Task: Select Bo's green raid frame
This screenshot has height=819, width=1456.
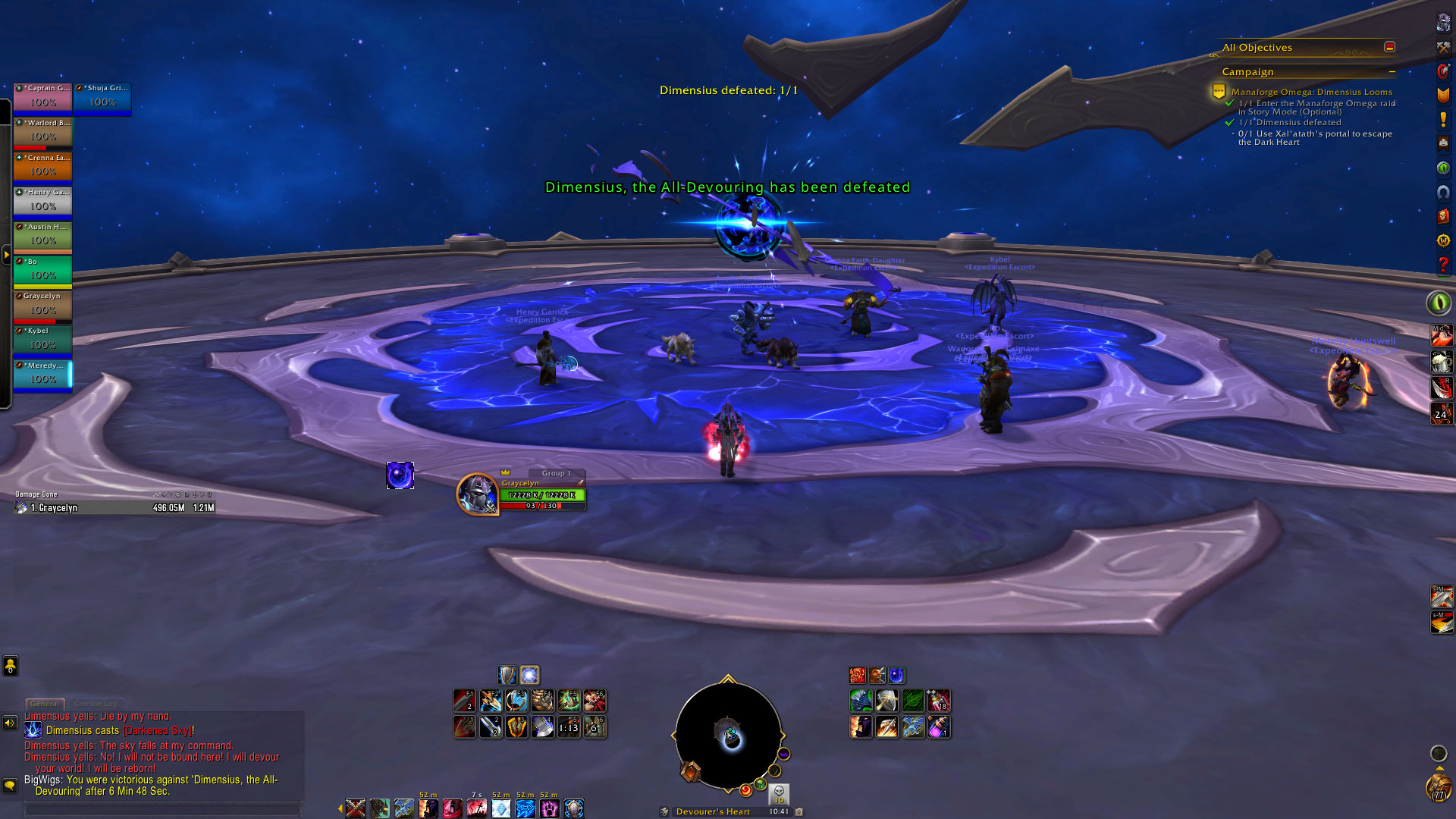Action: tap(43, 271)
